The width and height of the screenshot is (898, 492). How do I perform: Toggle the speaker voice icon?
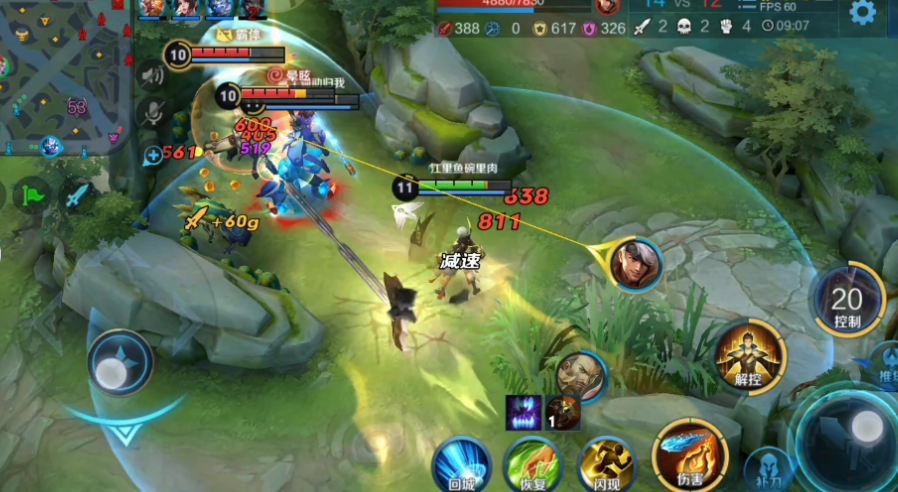point(152,74)
